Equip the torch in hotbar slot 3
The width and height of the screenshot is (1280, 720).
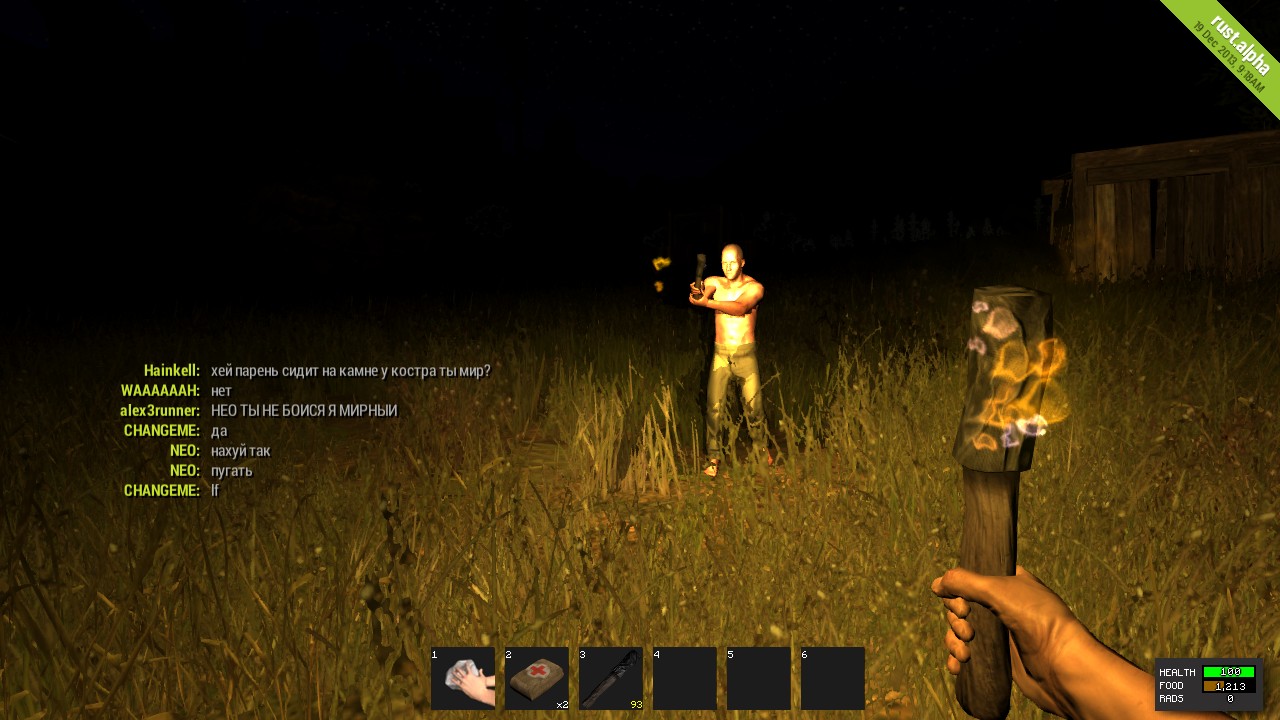coord(611,678)
